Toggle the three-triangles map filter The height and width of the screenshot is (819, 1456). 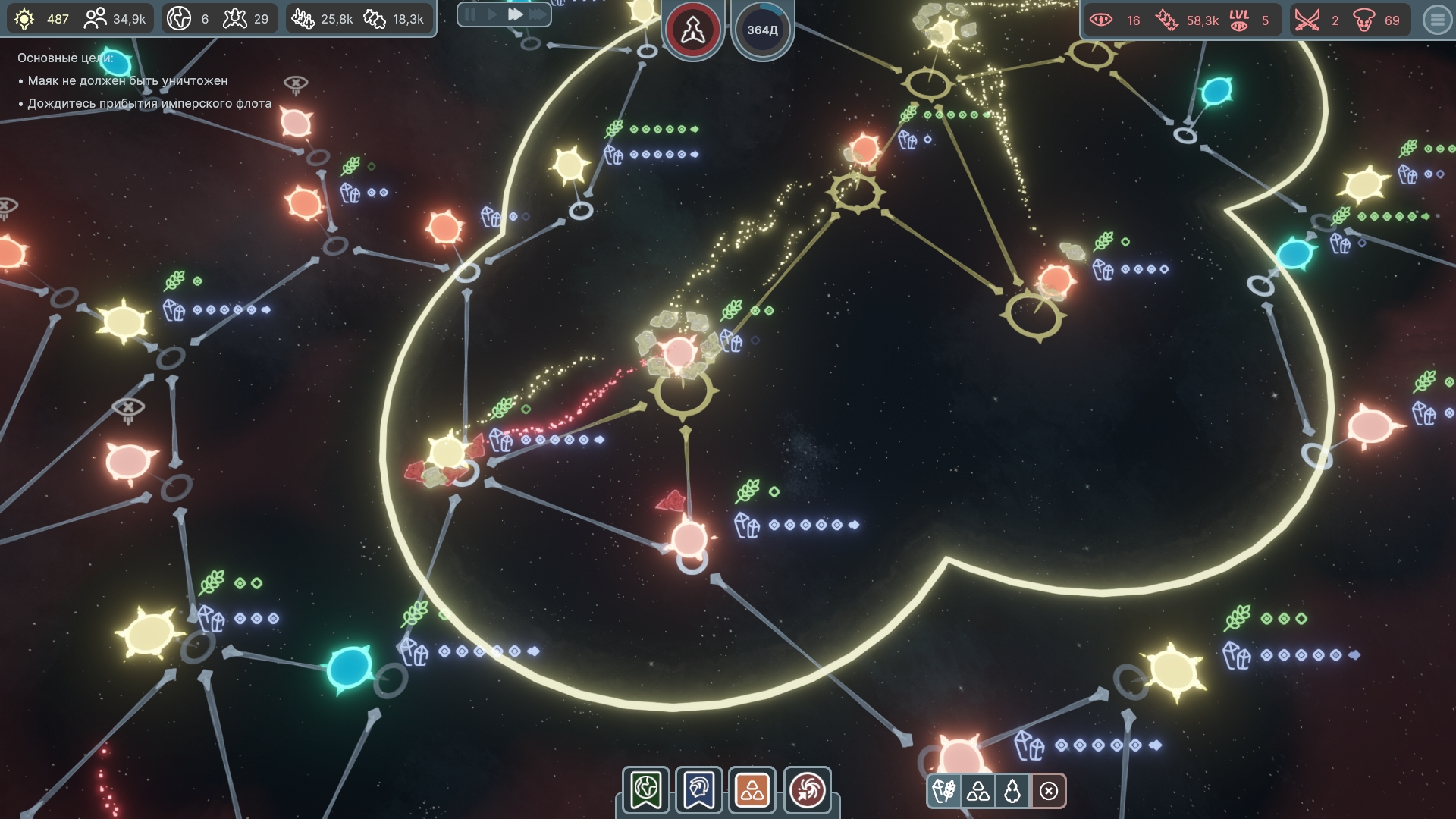click(x=978, y=792)
